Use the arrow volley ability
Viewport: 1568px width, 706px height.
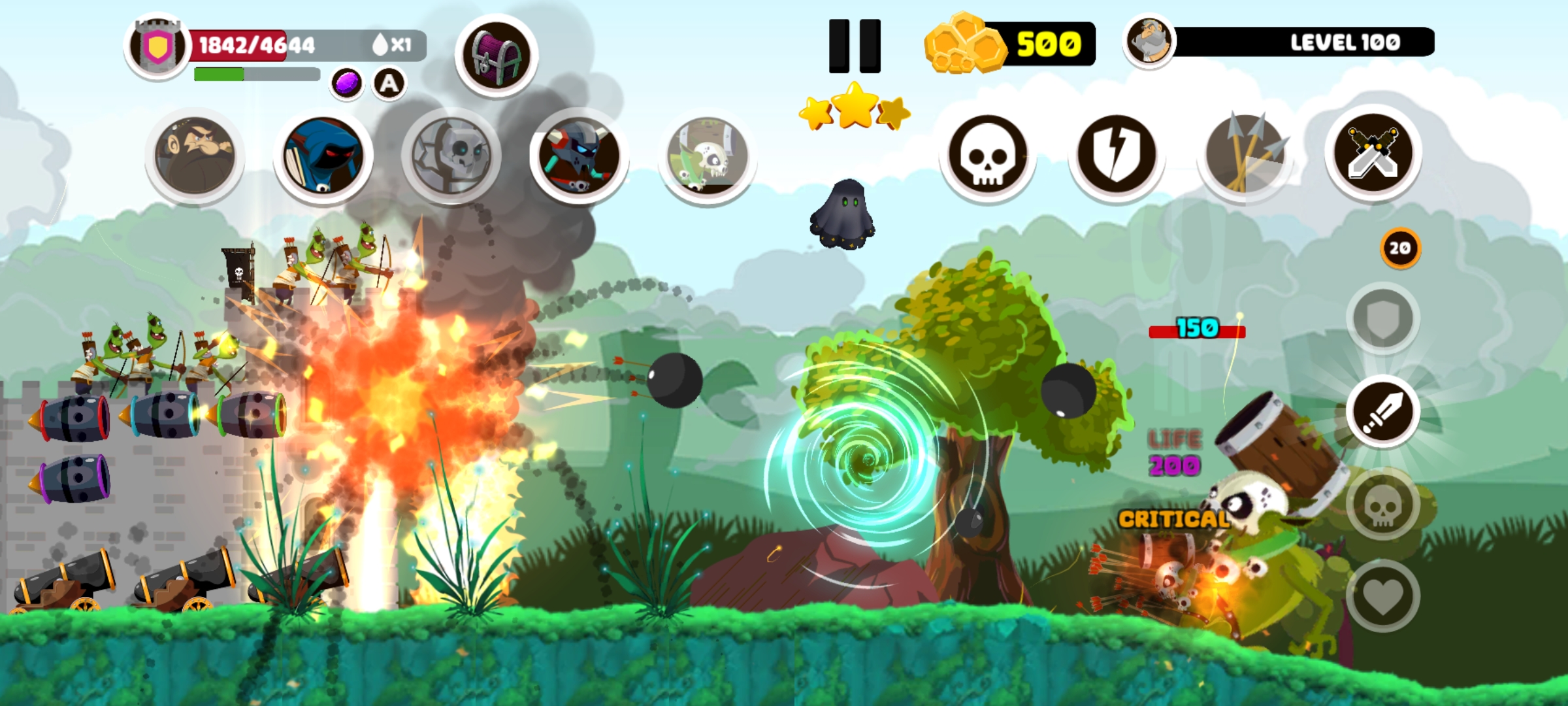point(1245,156)
